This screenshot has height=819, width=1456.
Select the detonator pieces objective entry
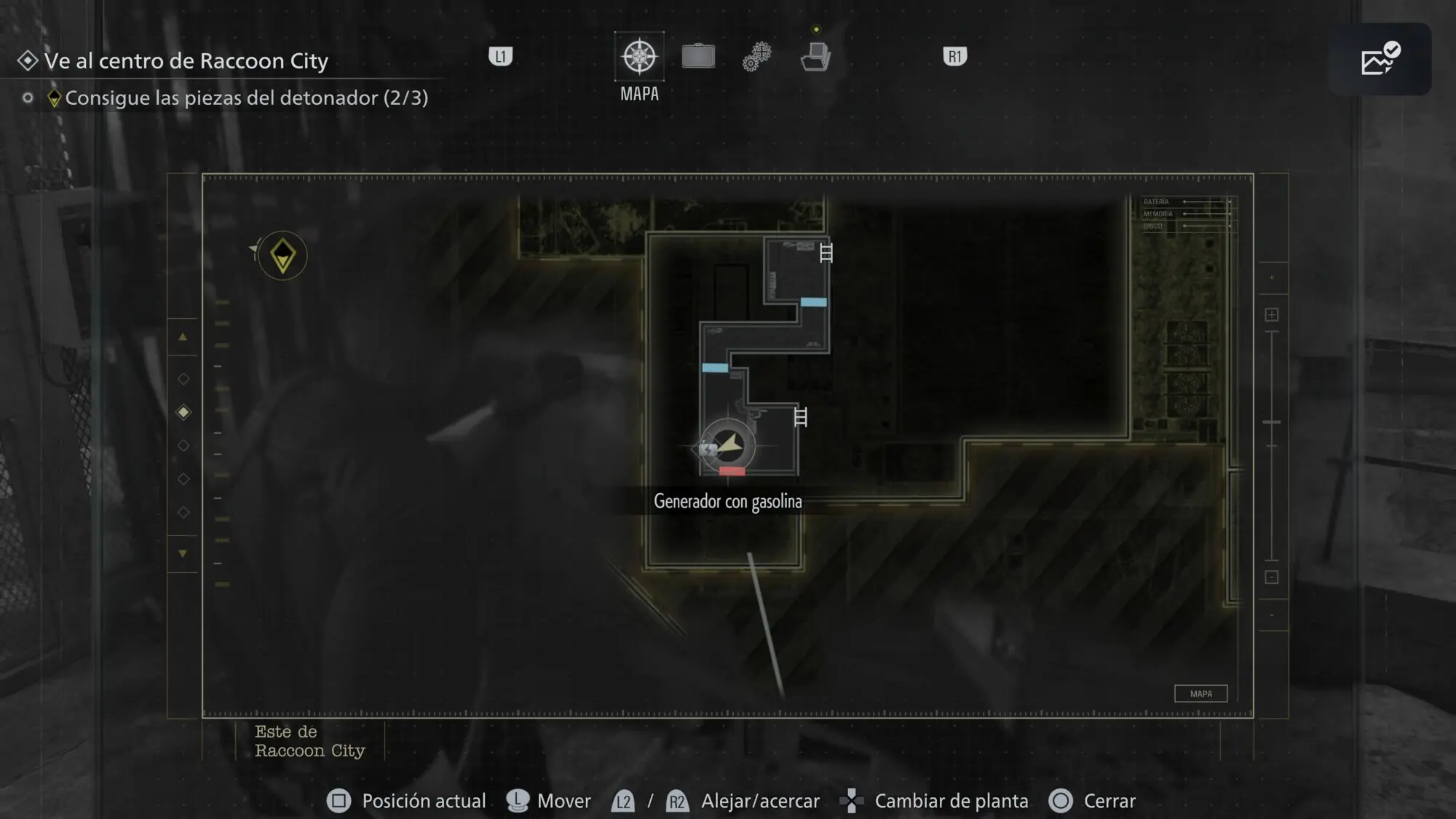click(246, 98)
